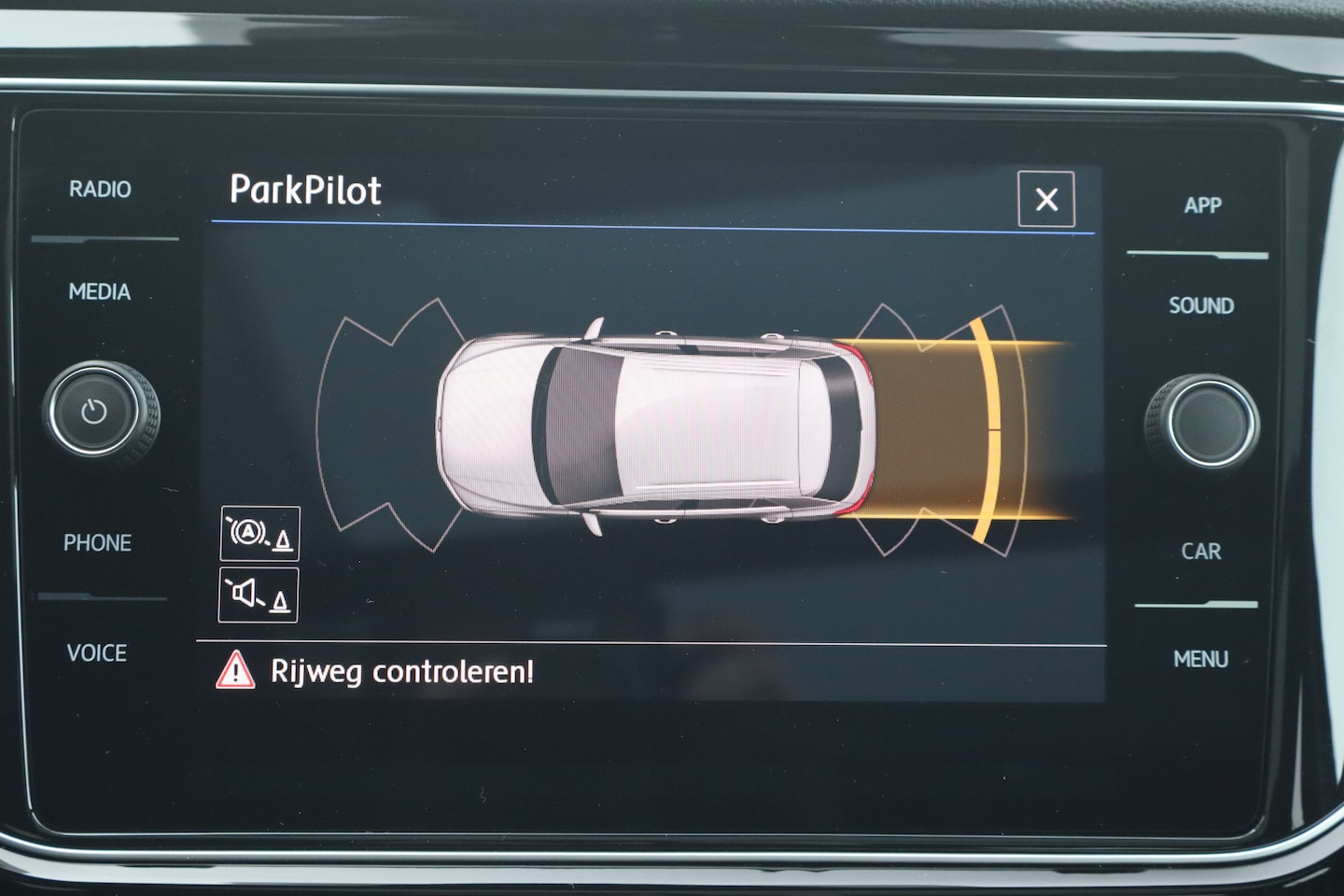
Task: Tap the power knob button
Action: point(94,412)
